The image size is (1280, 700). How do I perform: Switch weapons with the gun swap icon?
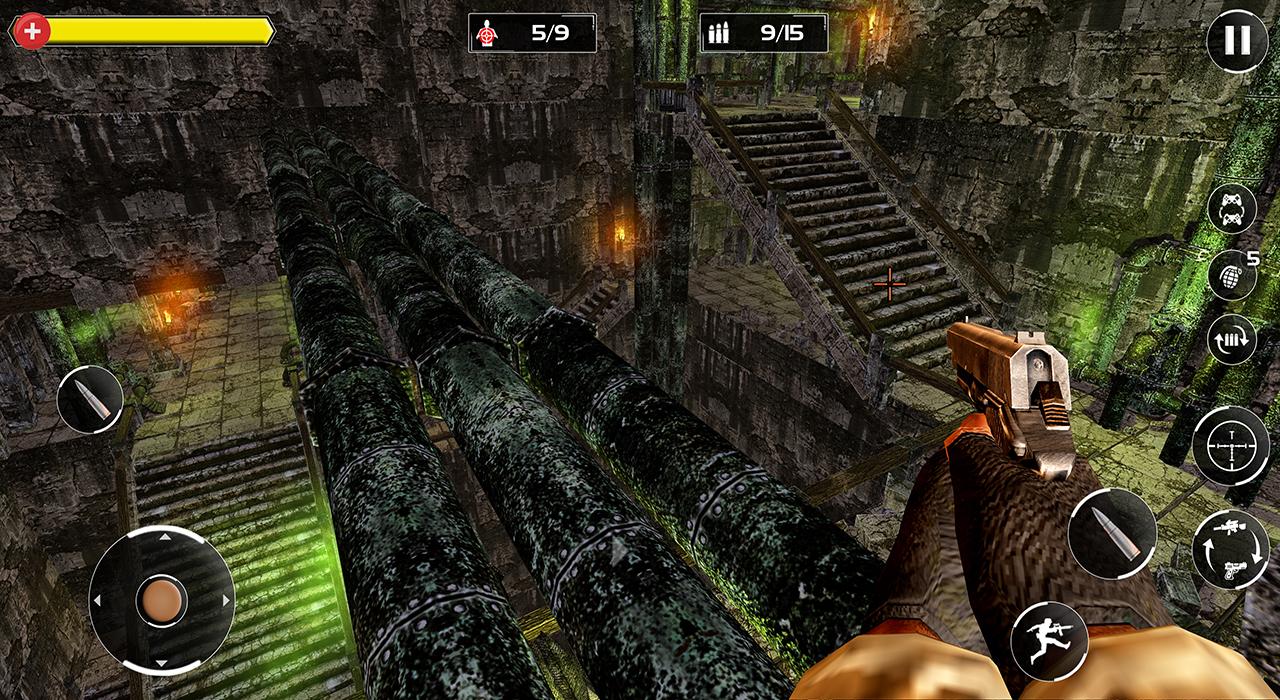1231,547
